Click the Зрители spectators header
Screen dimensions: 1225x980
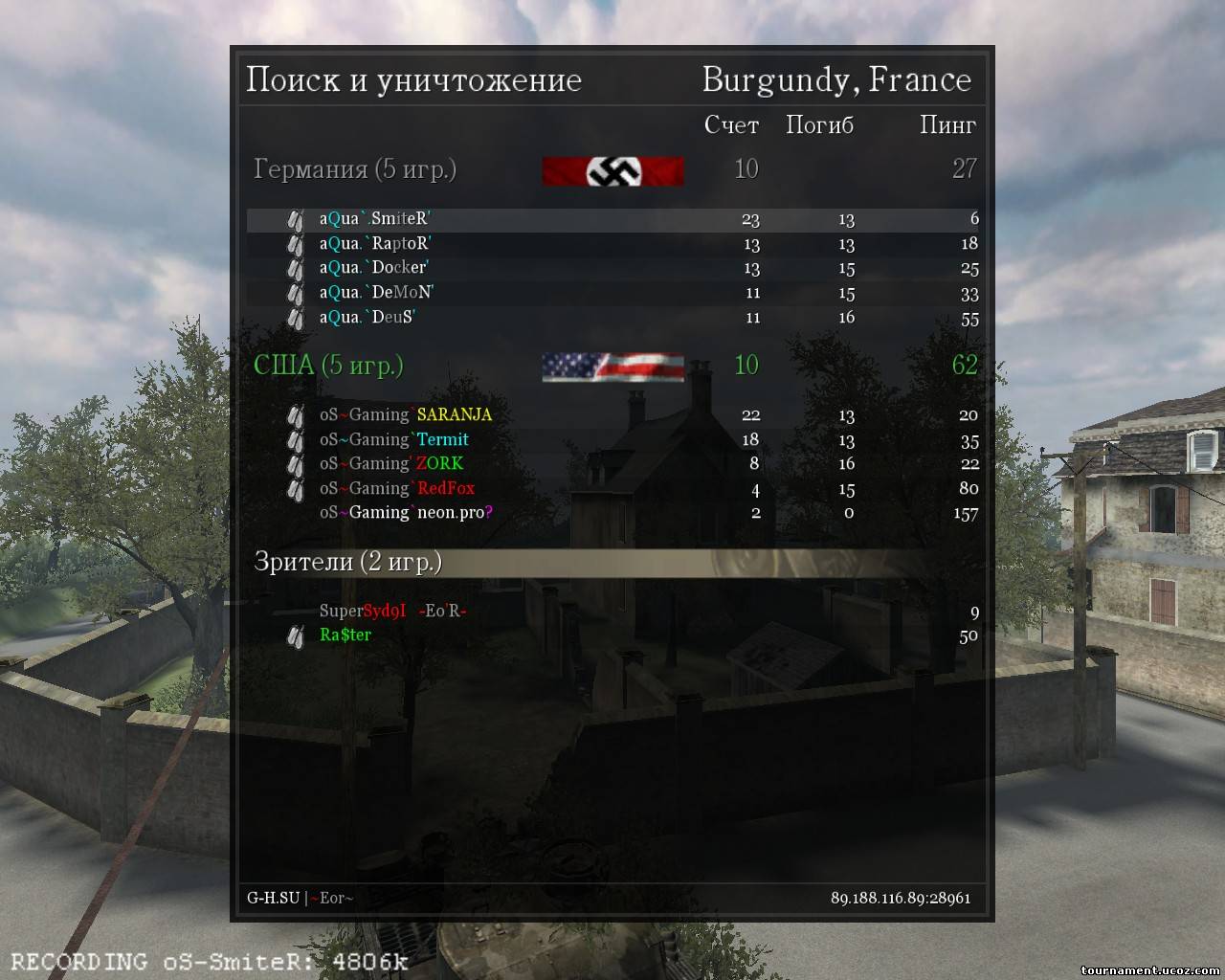(347, 562)
